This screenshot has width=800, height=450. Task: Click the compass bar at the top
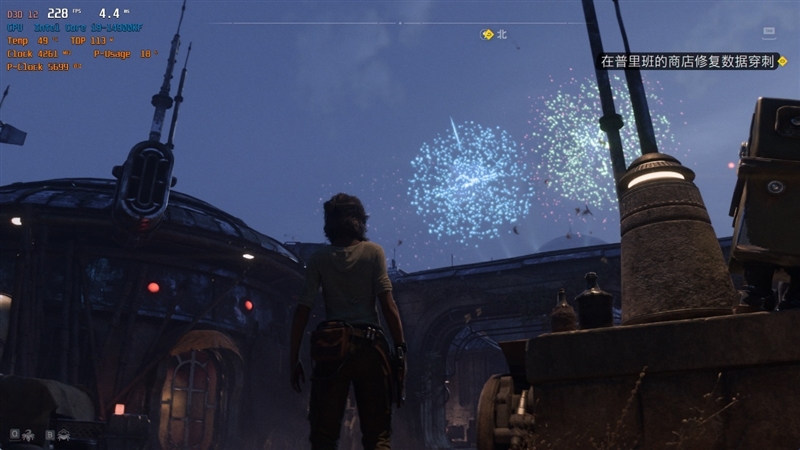coord(400,23)
